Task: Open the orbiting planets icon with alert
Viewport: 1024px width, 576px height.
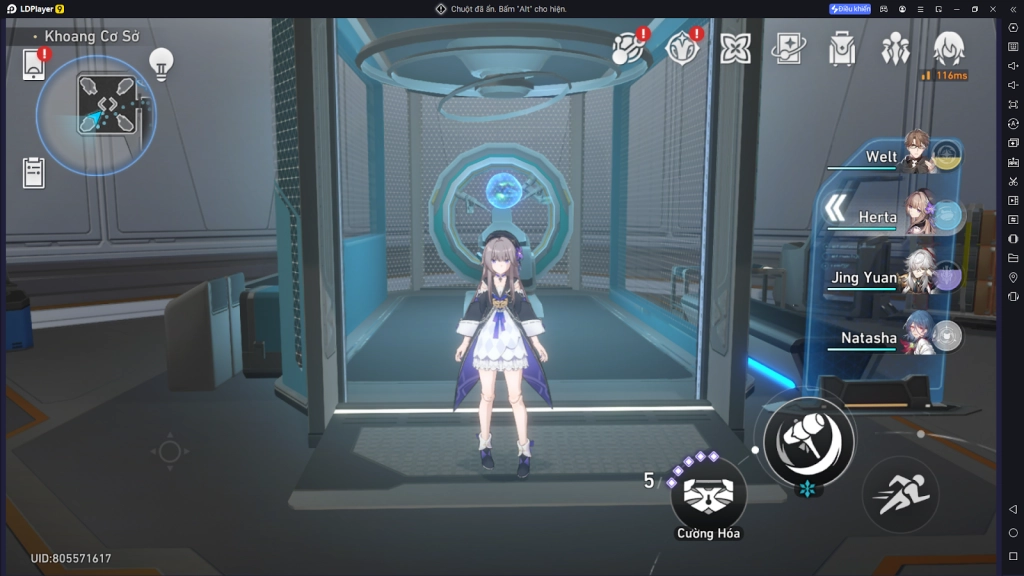Action: pos(628,47)
